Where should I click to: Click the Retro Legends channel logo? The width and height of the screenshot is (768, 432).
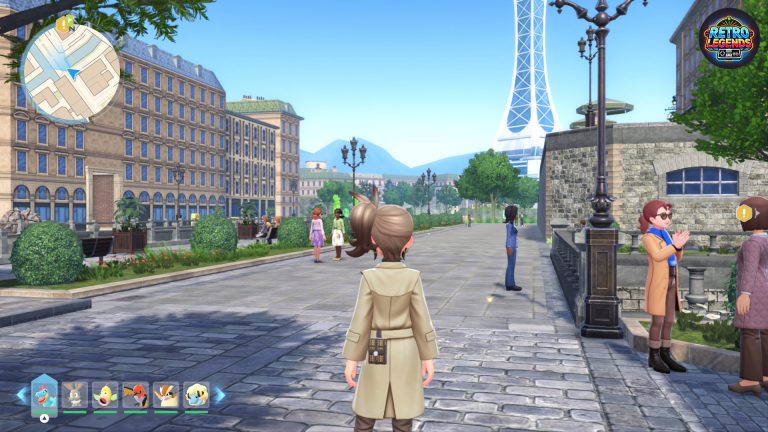pos(728,38)
